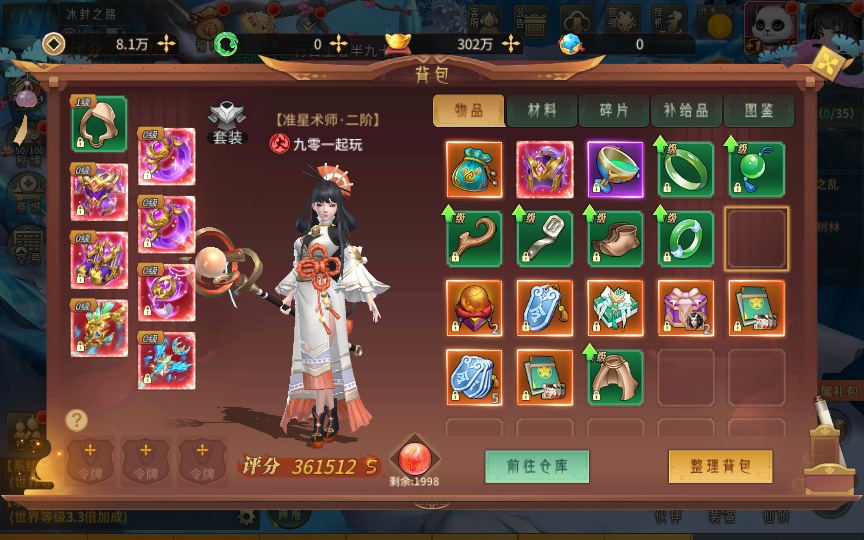The width and height of the screenshot is (864, 540).
Task: Open the question mark help icon
Action: 76,420
